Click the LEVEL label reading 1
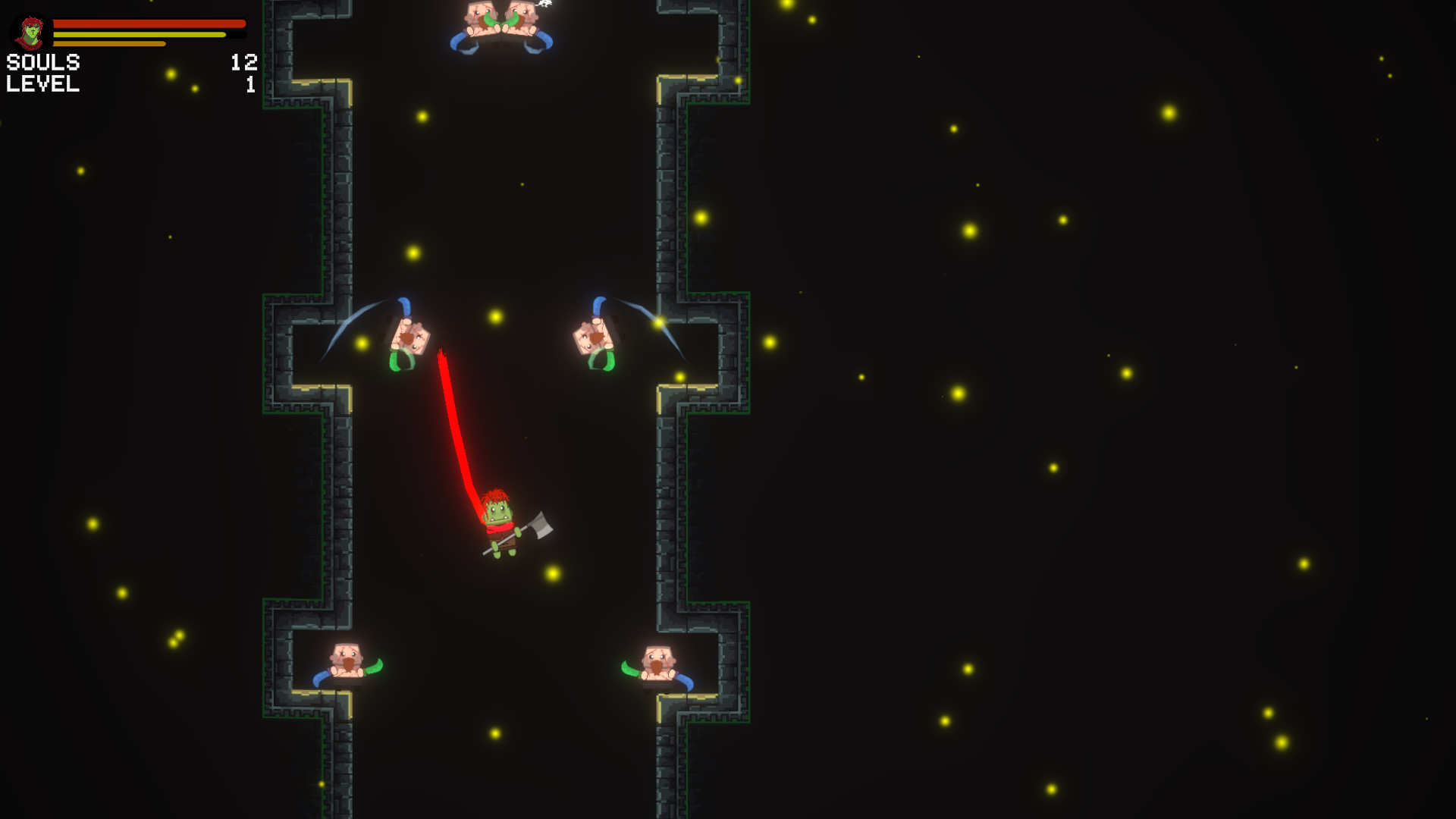Image resolution: width=1456 pixels, height=819 pixels. click(43, 85)
